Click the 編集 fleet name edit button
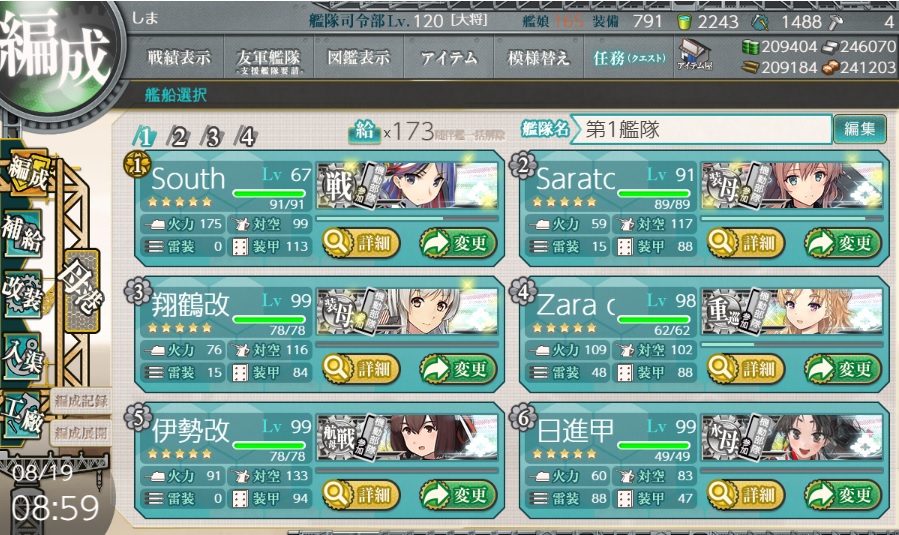 [x=859, y=129]
